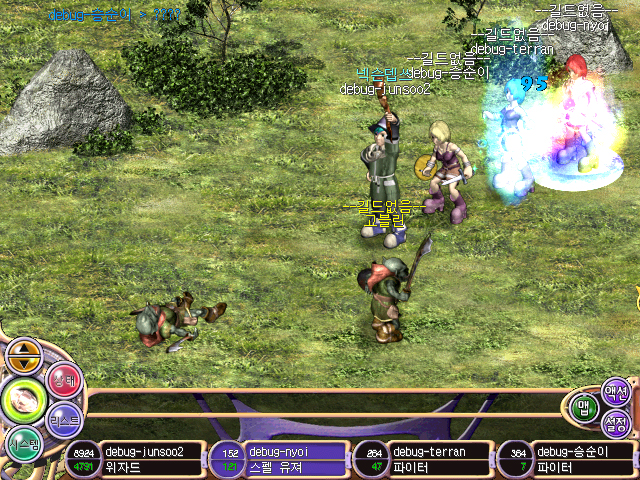
Task: Open the green 맵 map button
Action: point(585,406)
